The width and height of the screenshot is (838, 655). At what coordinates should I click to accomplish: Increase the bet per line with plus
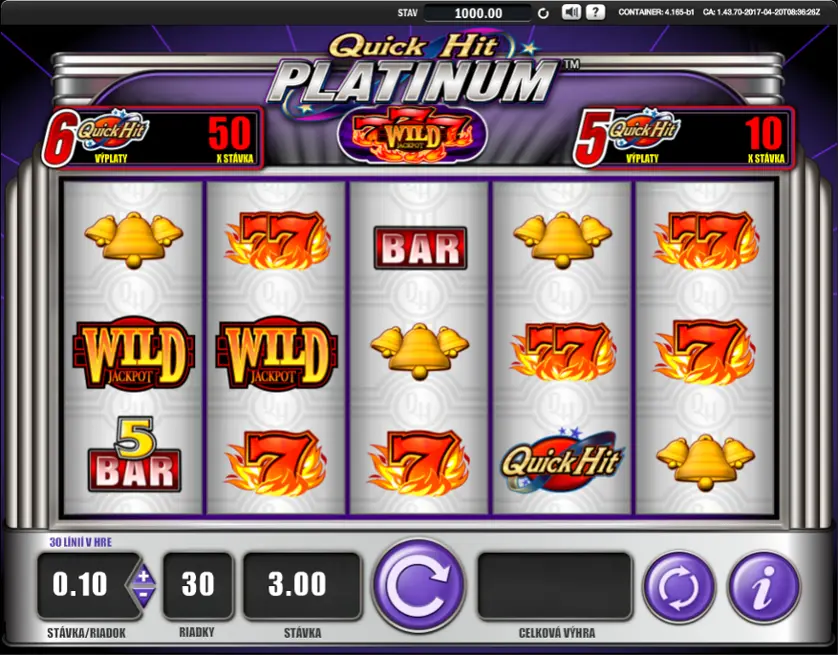[143, 576]
